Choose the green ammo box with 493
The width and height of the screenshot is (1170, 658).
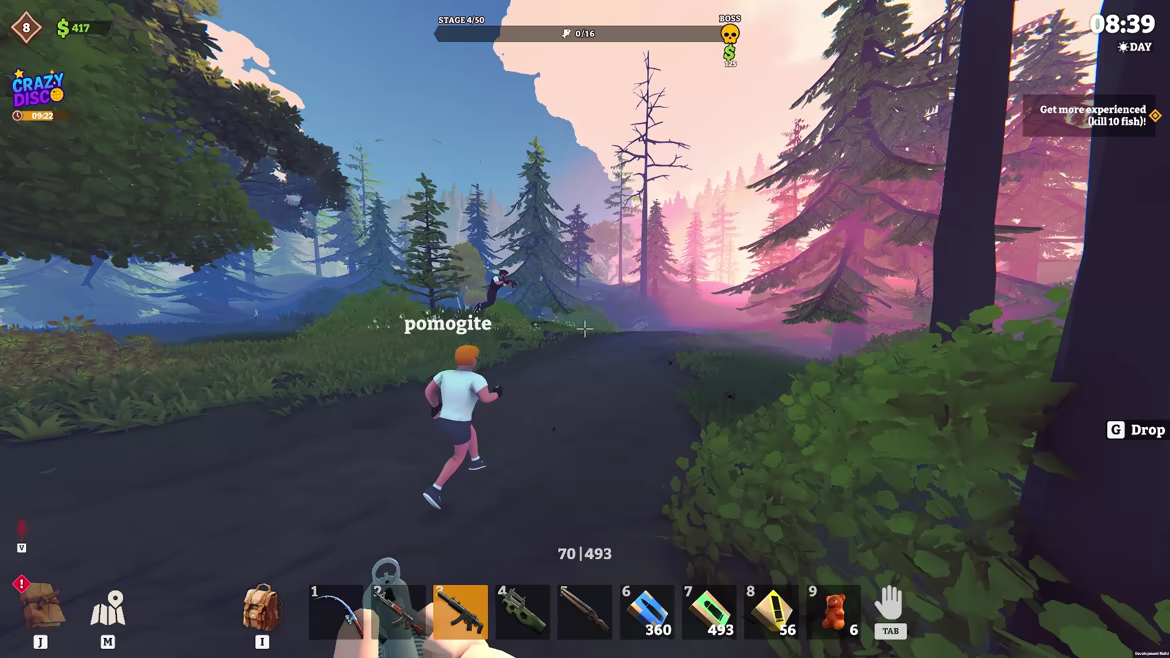pyautogui.click(x=709, y=611)
